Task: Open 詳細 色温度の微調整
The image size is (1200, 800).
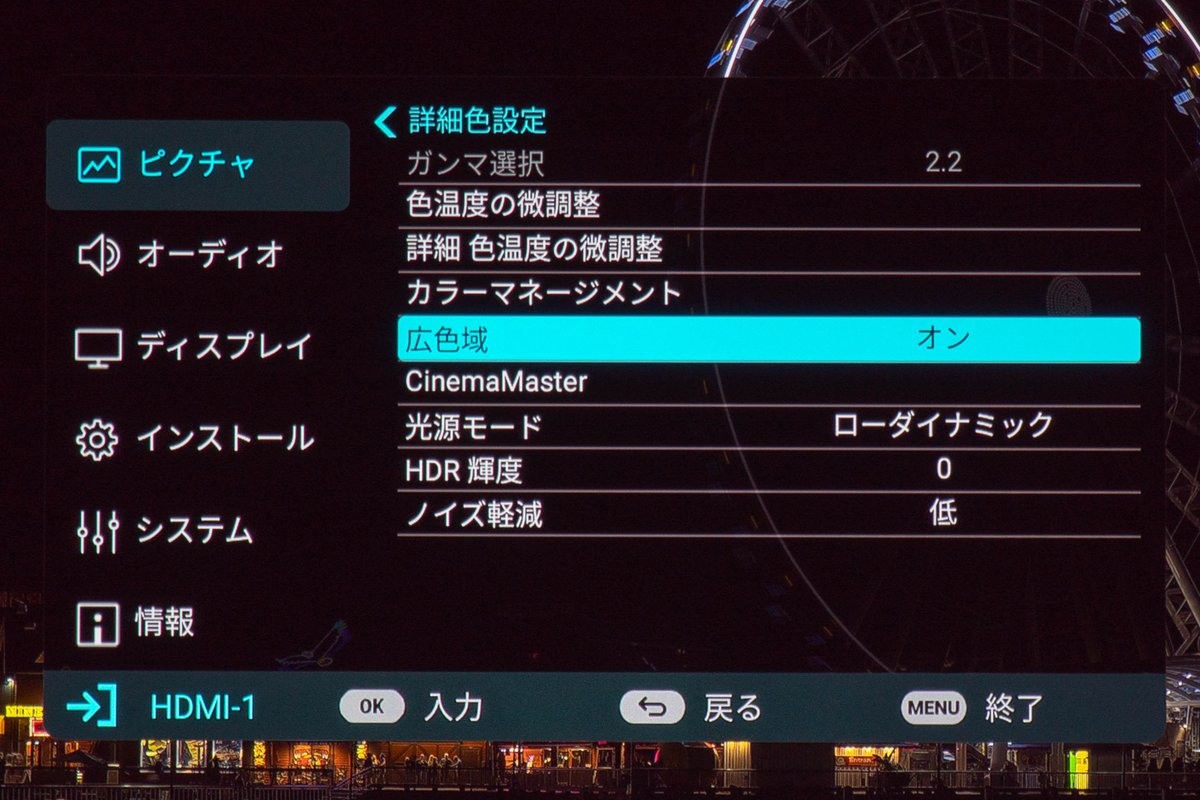Action: tap(768, 250)
